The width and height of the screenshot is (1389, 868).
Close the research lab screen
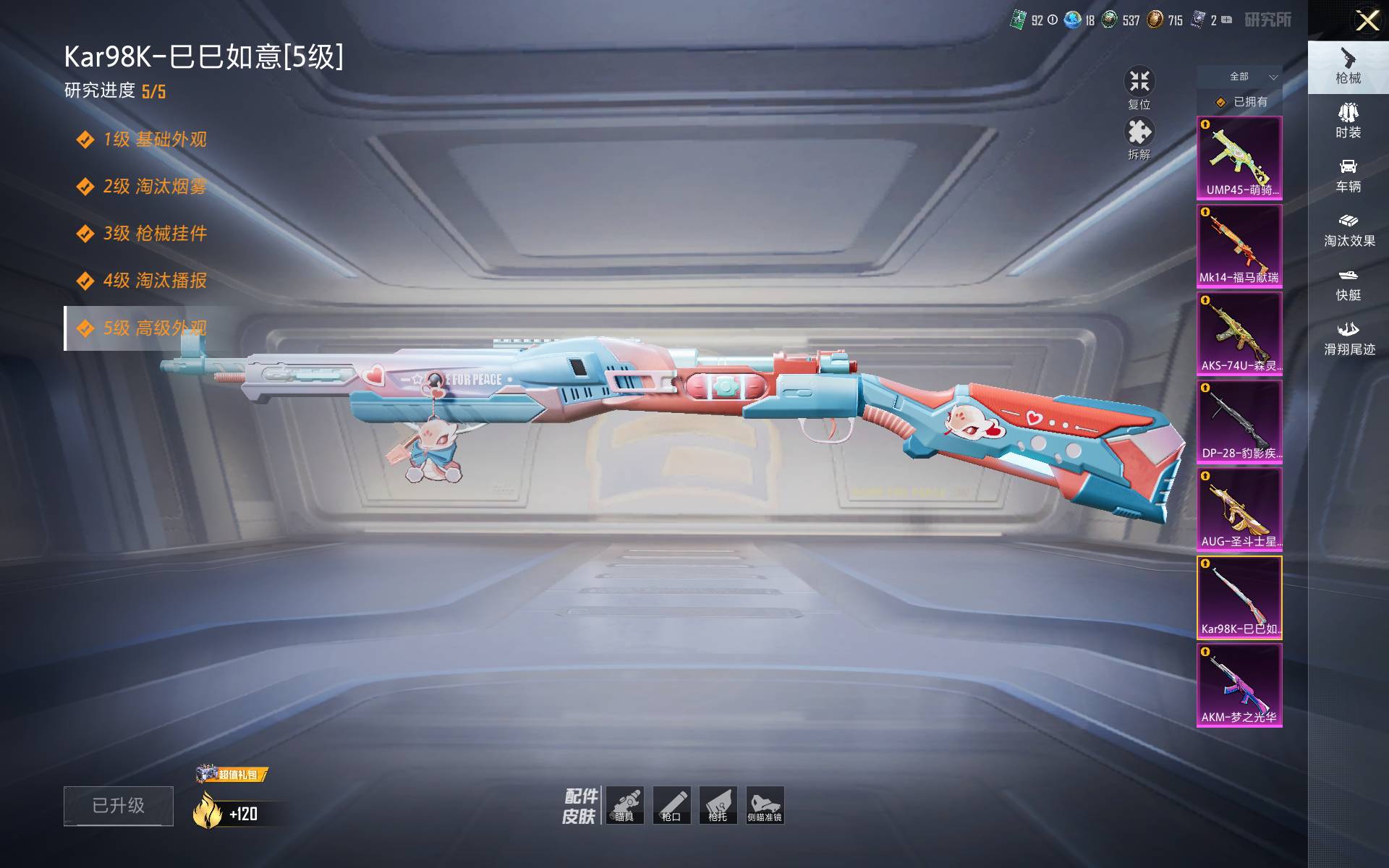[1367, 20]
